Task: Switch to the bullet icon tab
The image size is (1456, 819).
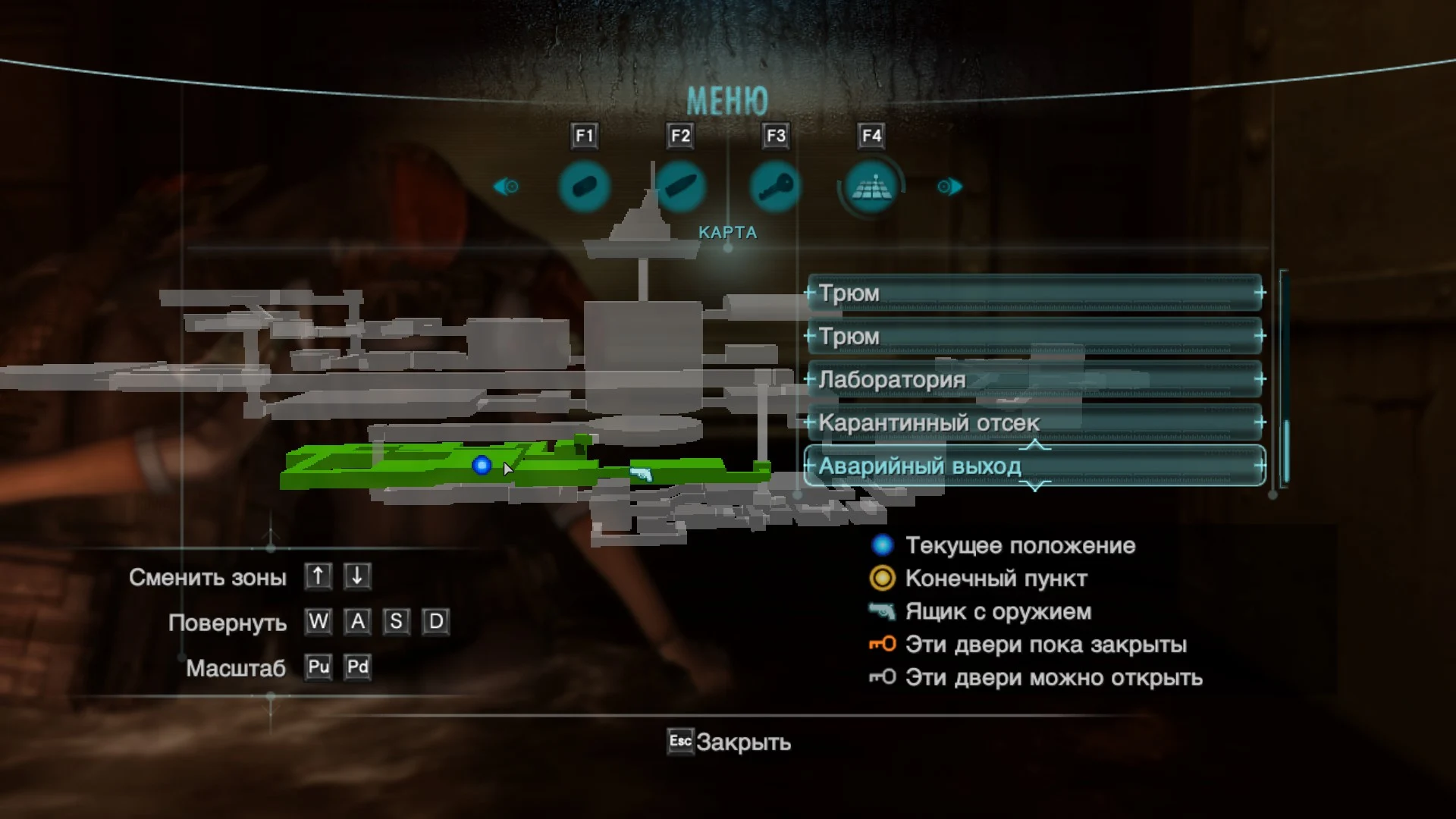Action: click(680, 187)
